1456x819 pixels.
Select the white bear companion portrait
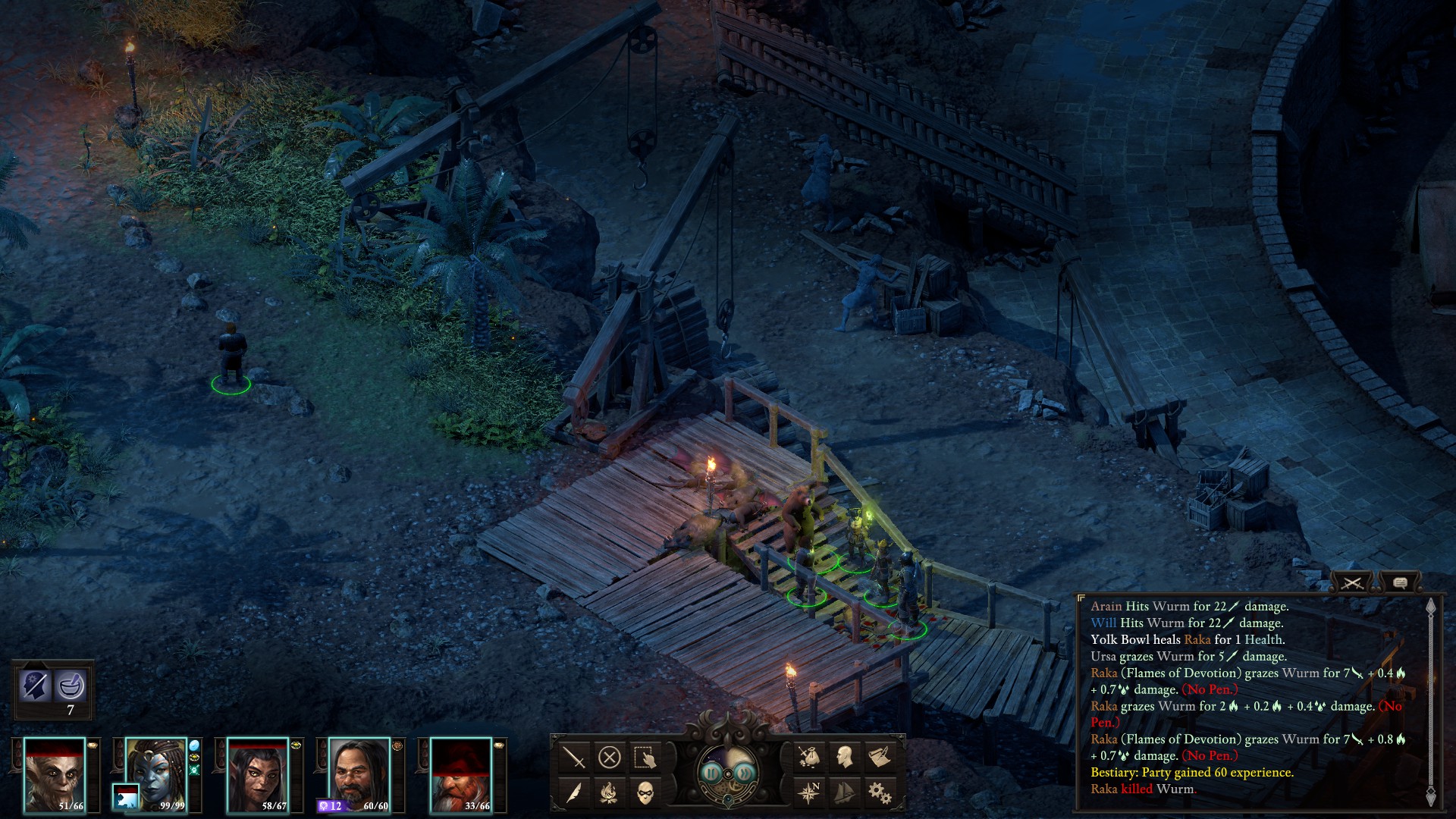[126, 796]
